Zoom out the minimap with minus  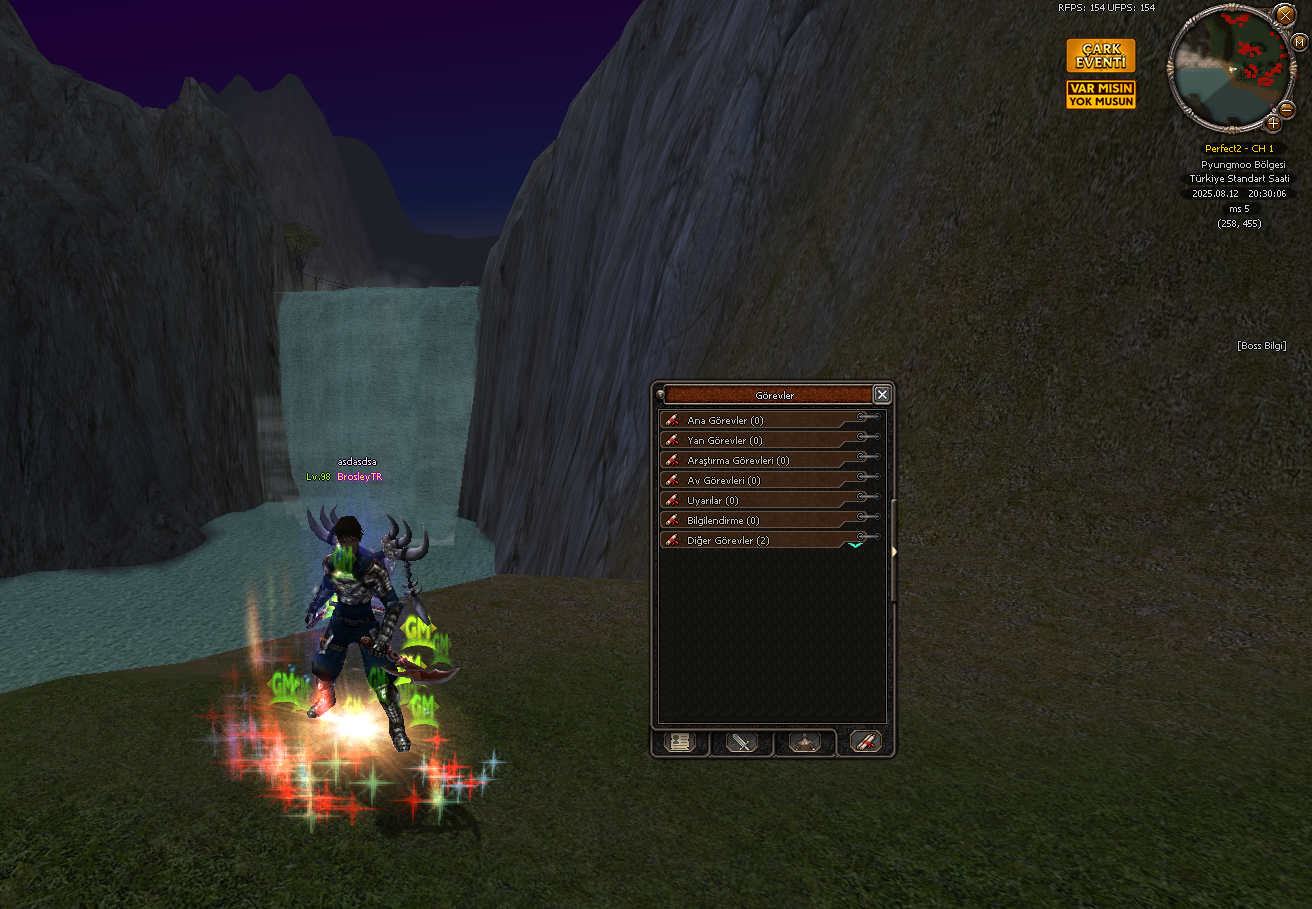1286,108
